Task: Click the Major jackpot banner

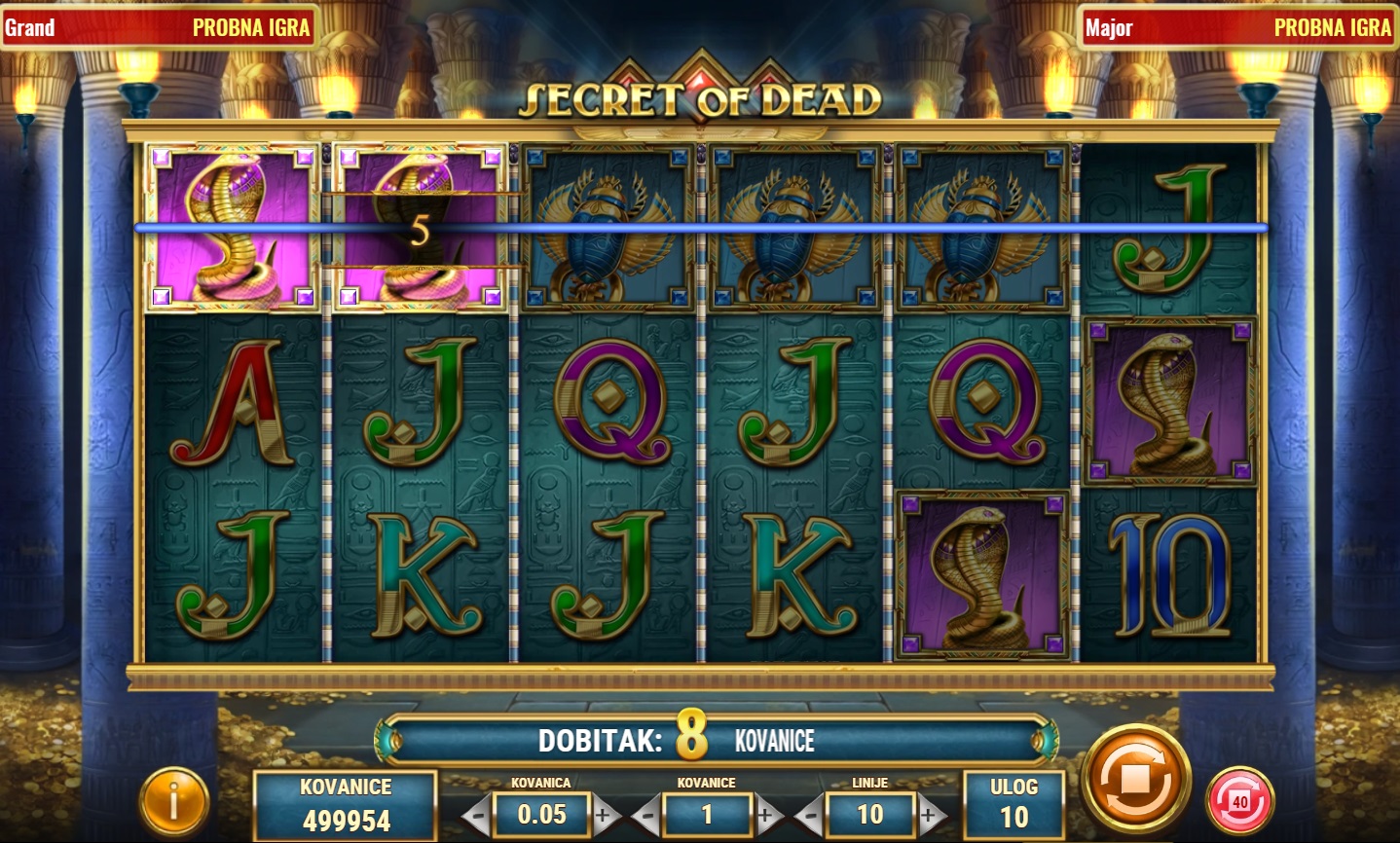Action: coord(1237,27)
